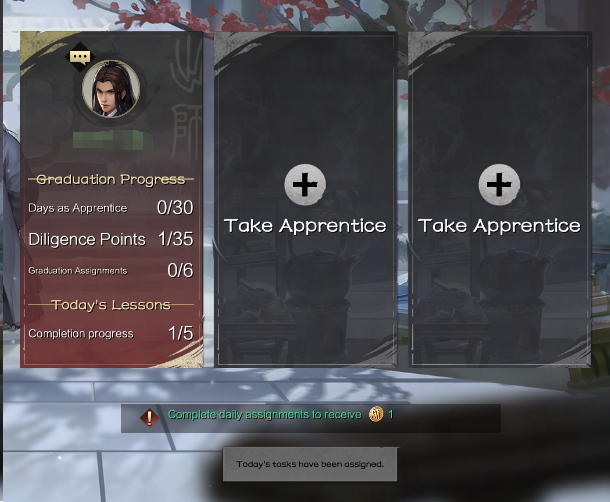Screen dimensions: 610x502
Task: Open the apprentice's character portrait
Action: pyautogui.click(x=110, y=90)
